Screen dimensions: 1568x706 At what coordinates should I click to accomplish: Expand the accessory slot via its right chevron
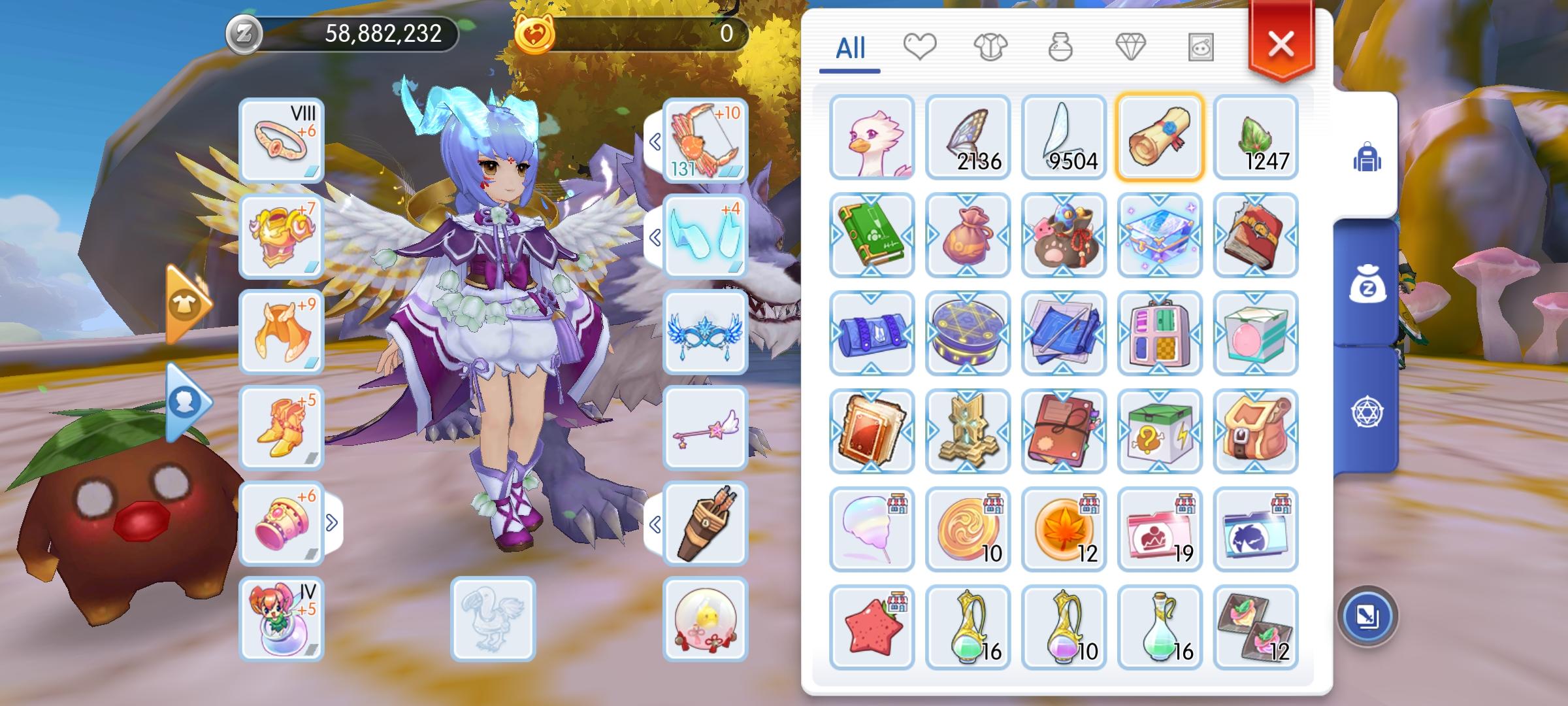[x=333, y=522]
